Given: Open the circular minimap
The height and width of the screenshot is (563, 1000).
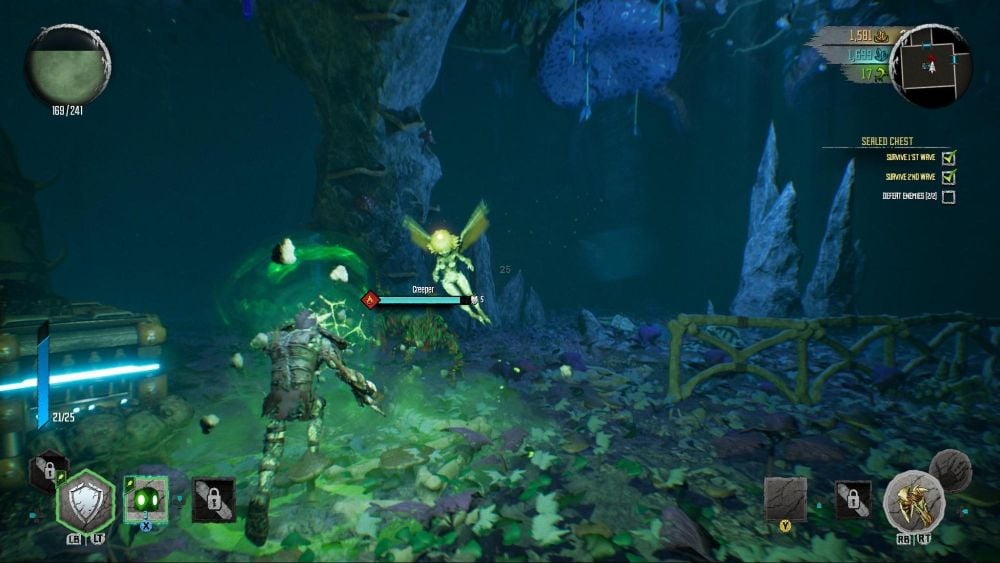Looking at the screenshot, I should click(x=931, y=65).
